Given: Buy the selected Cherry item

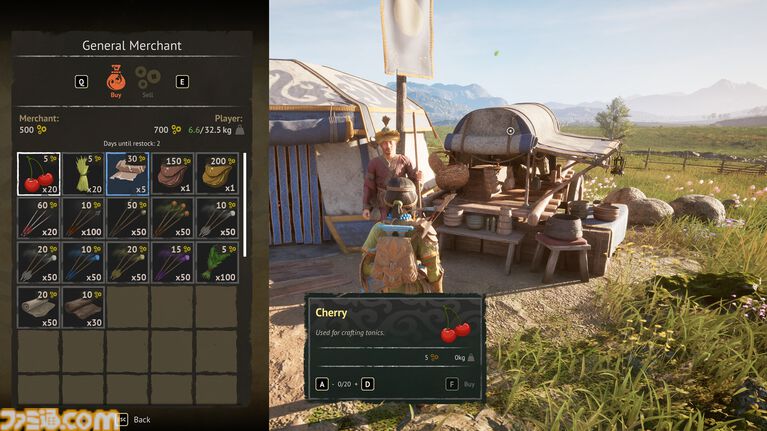Looking at the screenshot, I should (458, 383).
